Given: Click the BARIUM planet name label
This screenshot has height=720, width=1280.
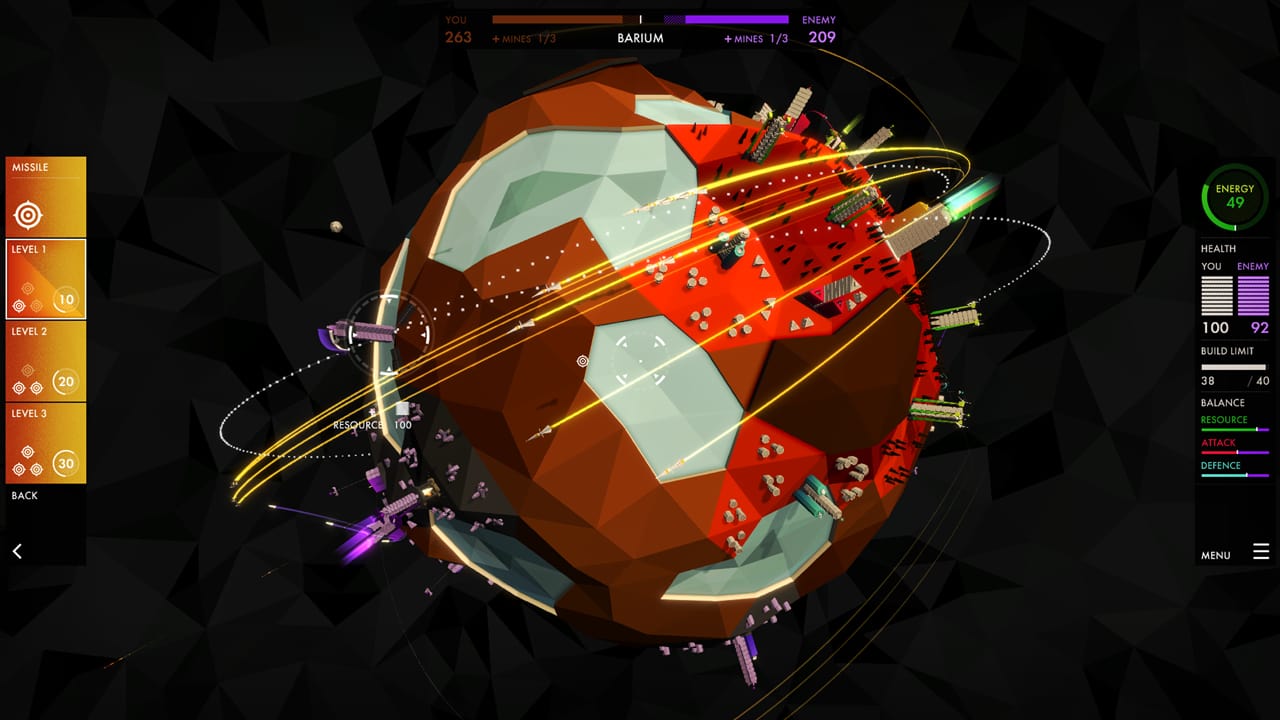Looking at the screenshot, I should [639, 38].
